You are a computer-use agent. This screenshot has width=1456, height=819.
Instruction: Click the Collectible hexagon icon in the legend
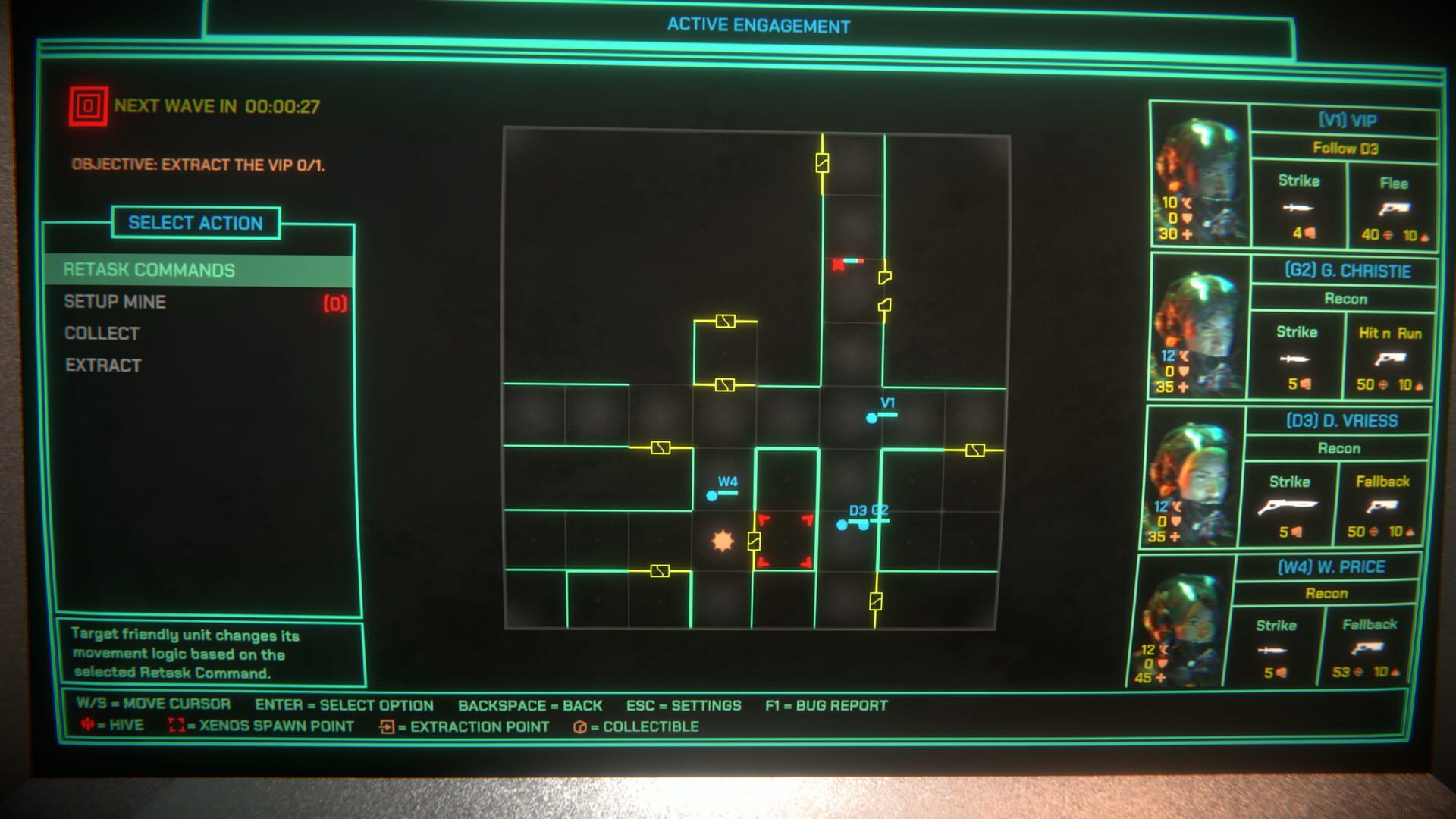pos(581,726)
